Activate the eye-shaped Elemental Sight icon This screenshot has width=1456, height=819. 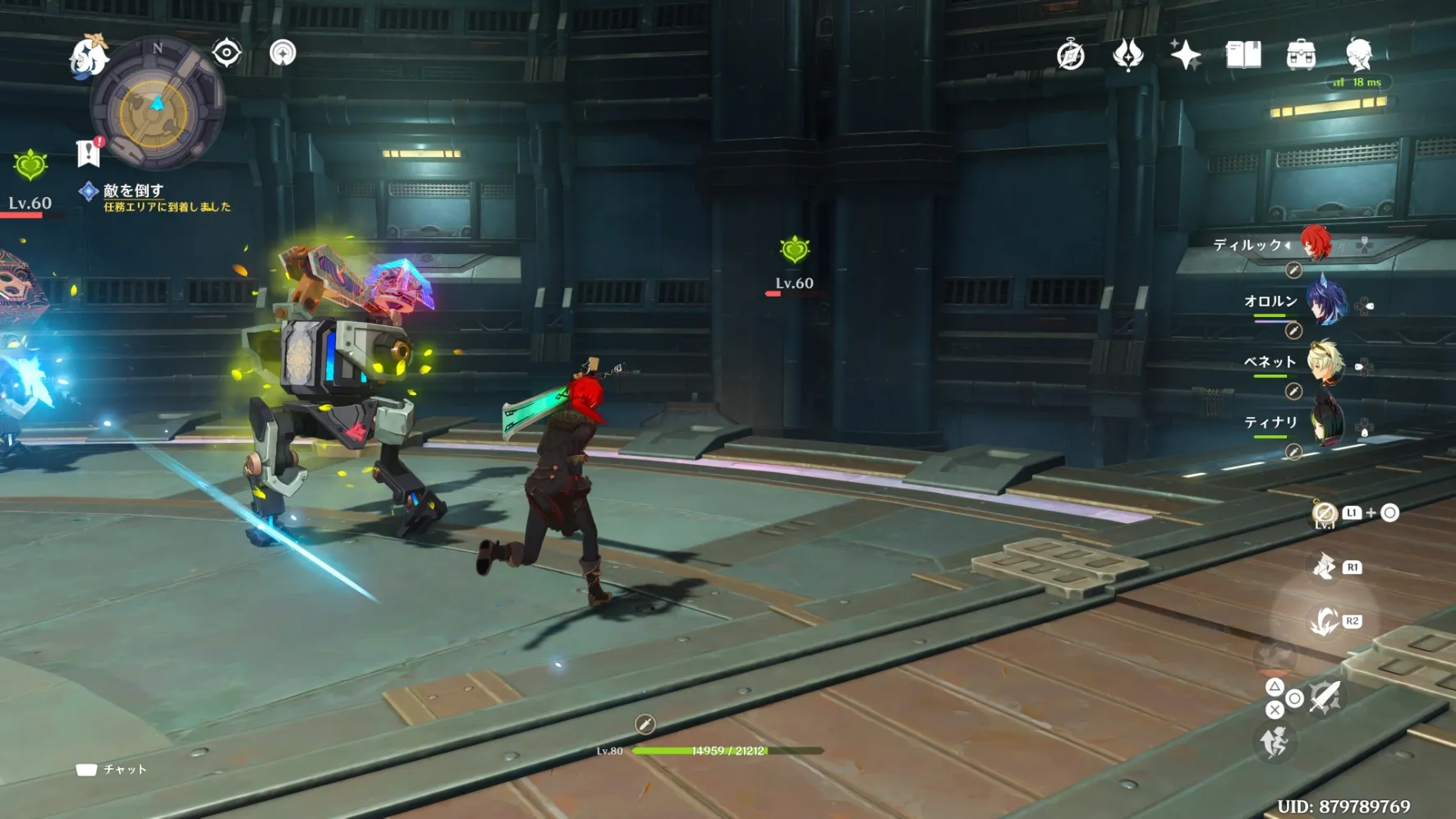tap(226, 53)
